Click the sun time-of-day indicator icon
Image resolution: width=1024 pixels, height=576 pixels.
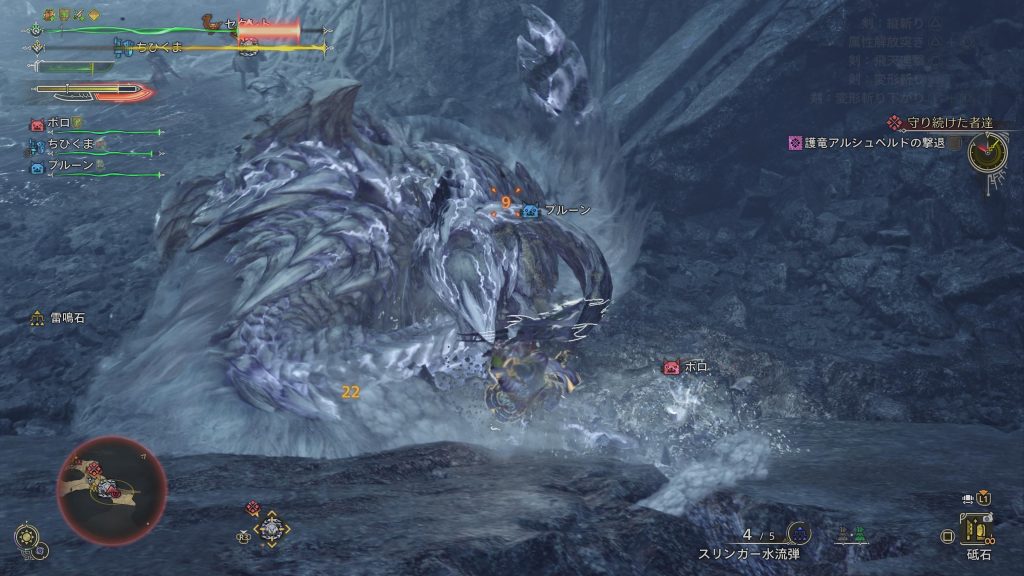(x=26, y=533)
